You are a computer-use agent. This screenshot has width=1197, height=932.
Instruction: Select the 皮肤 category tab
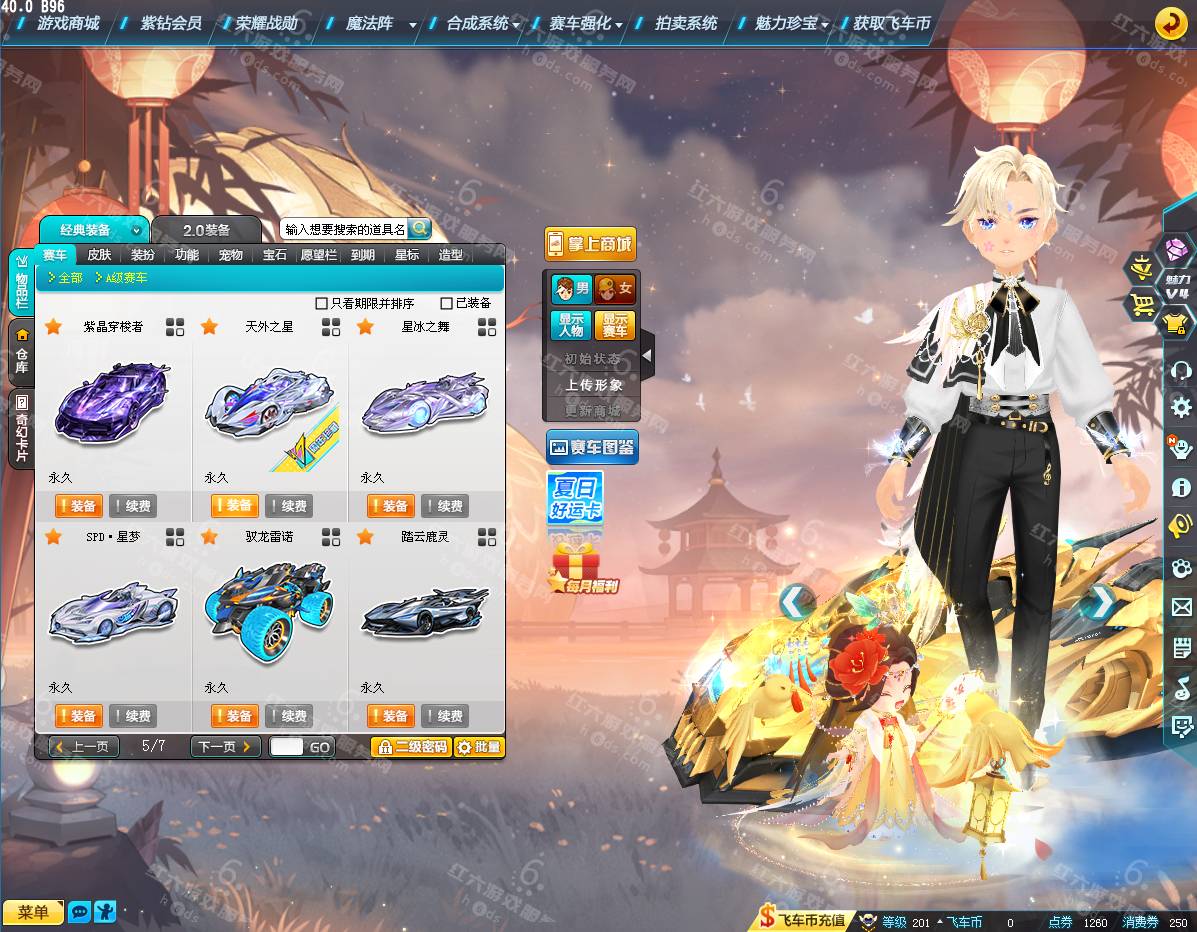pos(99,255)
